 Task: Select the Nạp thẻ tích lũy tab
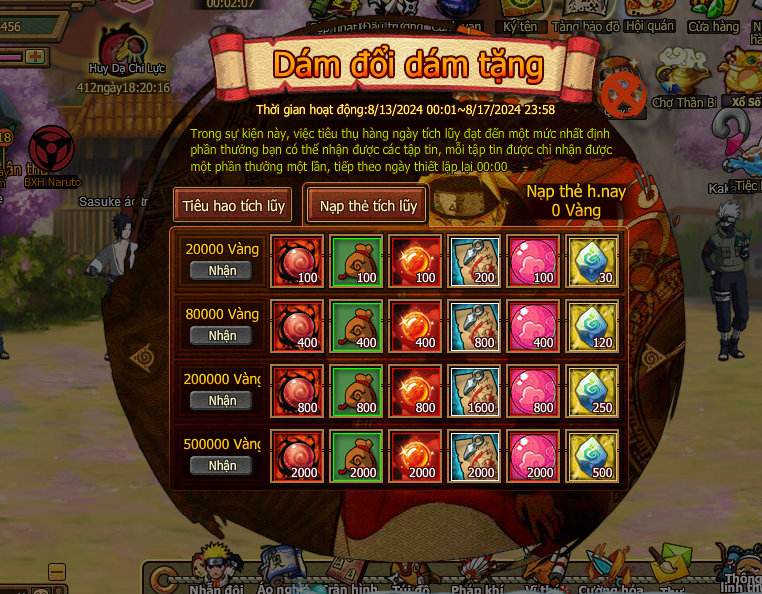pos(368,206)
